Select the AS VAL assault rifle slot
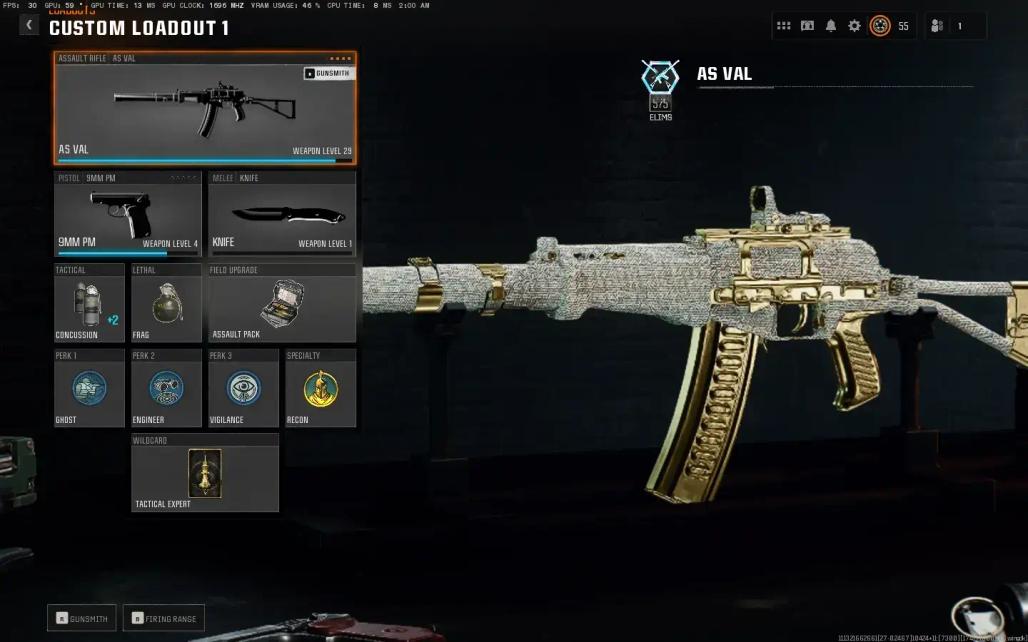This screenshot has width=1028, height=642. pyautogui.click(x=205, y=108)
